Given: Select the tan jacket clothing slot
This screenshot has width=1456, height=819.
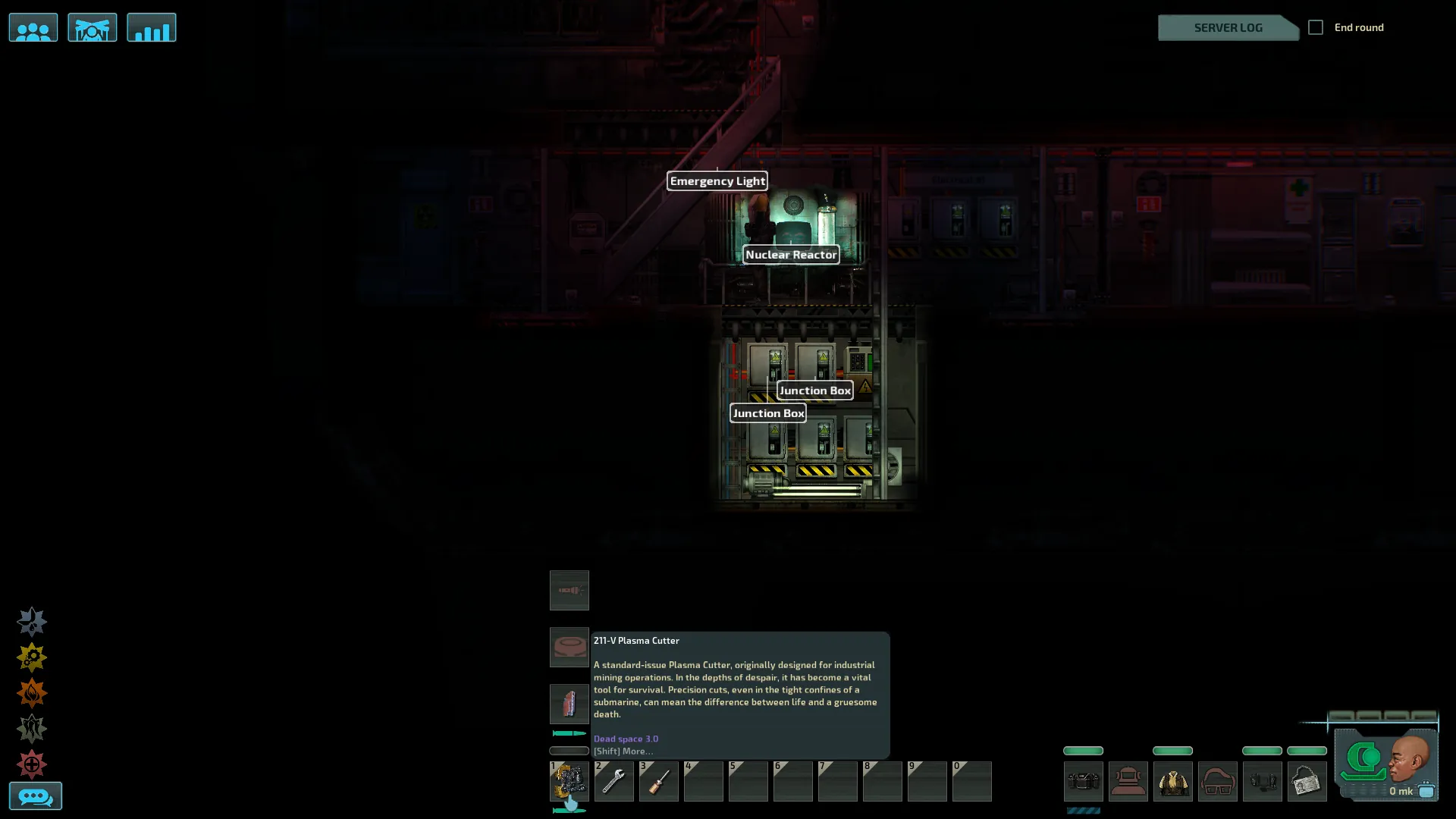Looking at the screenshot, I should (x=1172, y=781).
